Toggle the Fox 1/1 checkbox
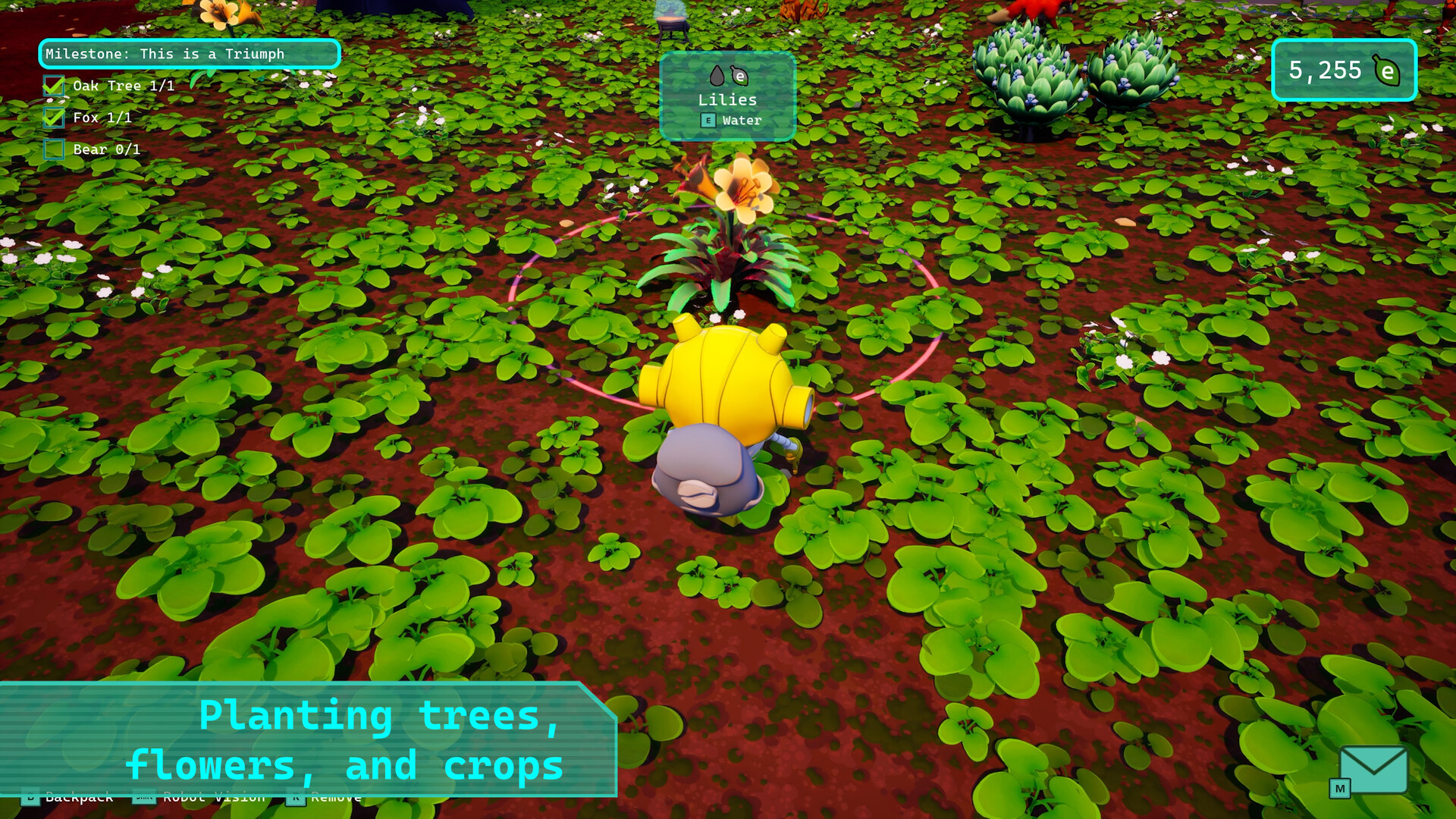 click(53, 118)
